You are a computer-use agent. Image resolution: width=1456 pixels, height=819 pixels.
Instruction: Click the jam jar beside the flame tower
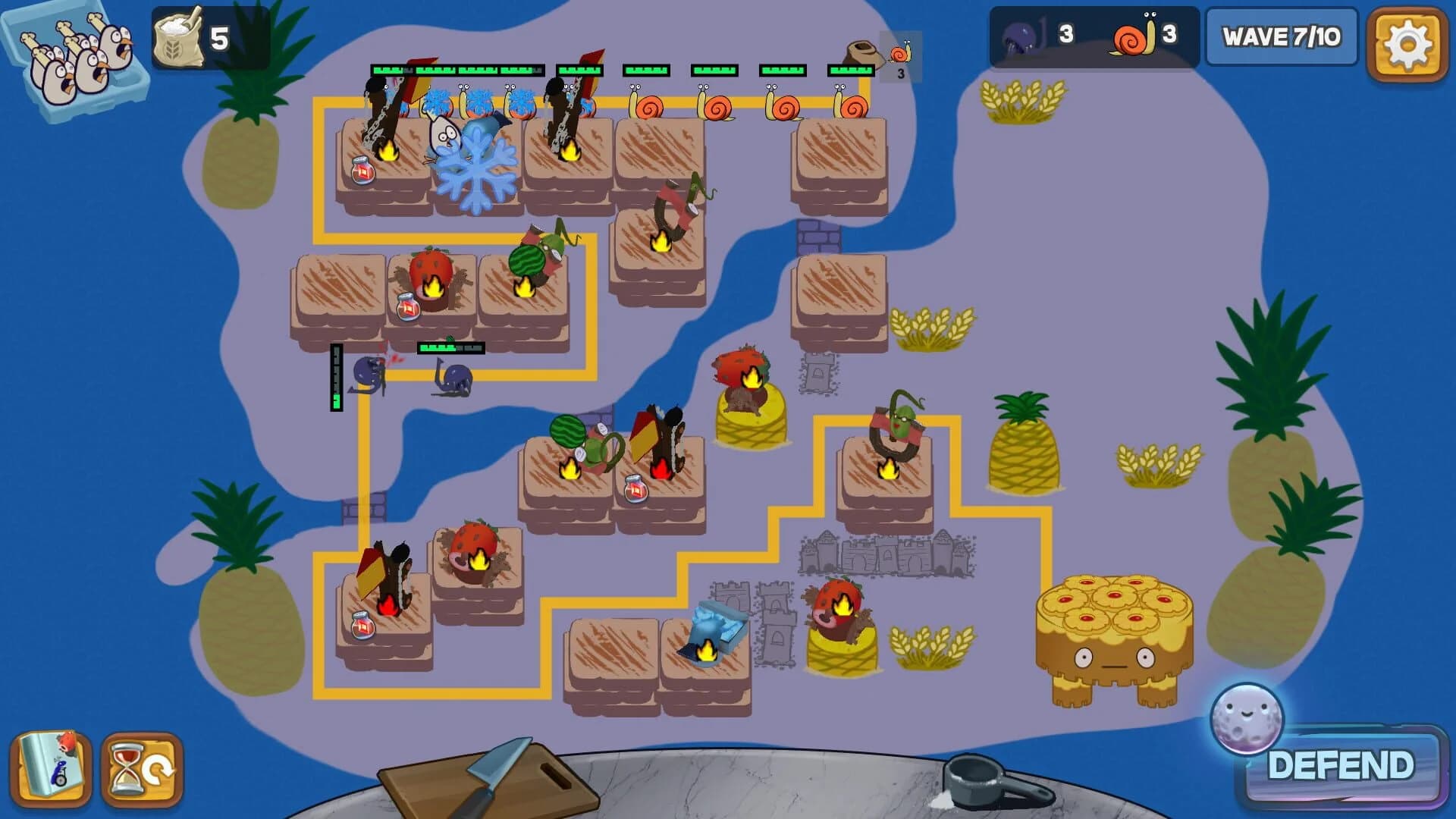362,171
